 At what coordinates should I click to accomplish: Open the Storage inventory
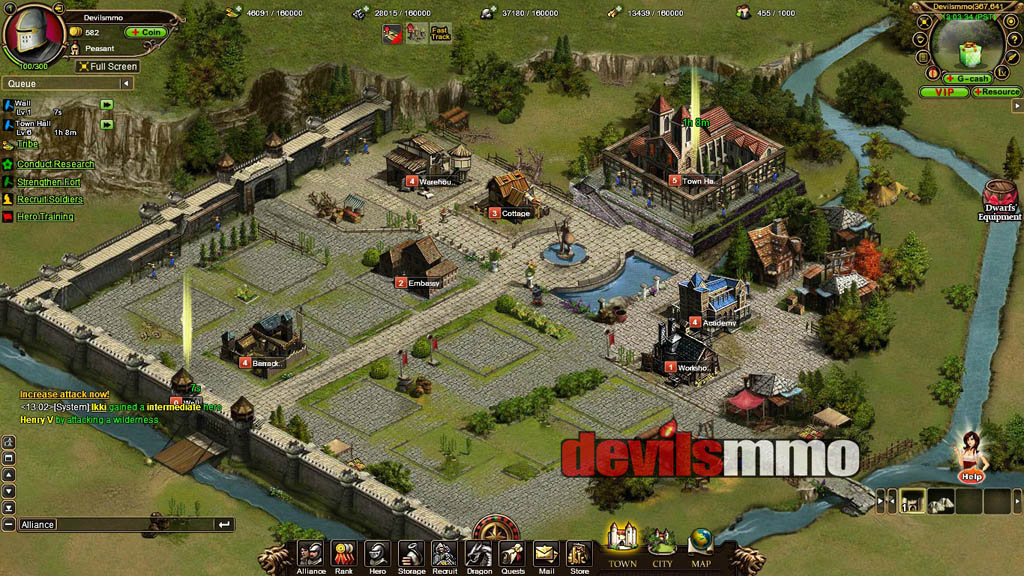(x=411, y=555)
